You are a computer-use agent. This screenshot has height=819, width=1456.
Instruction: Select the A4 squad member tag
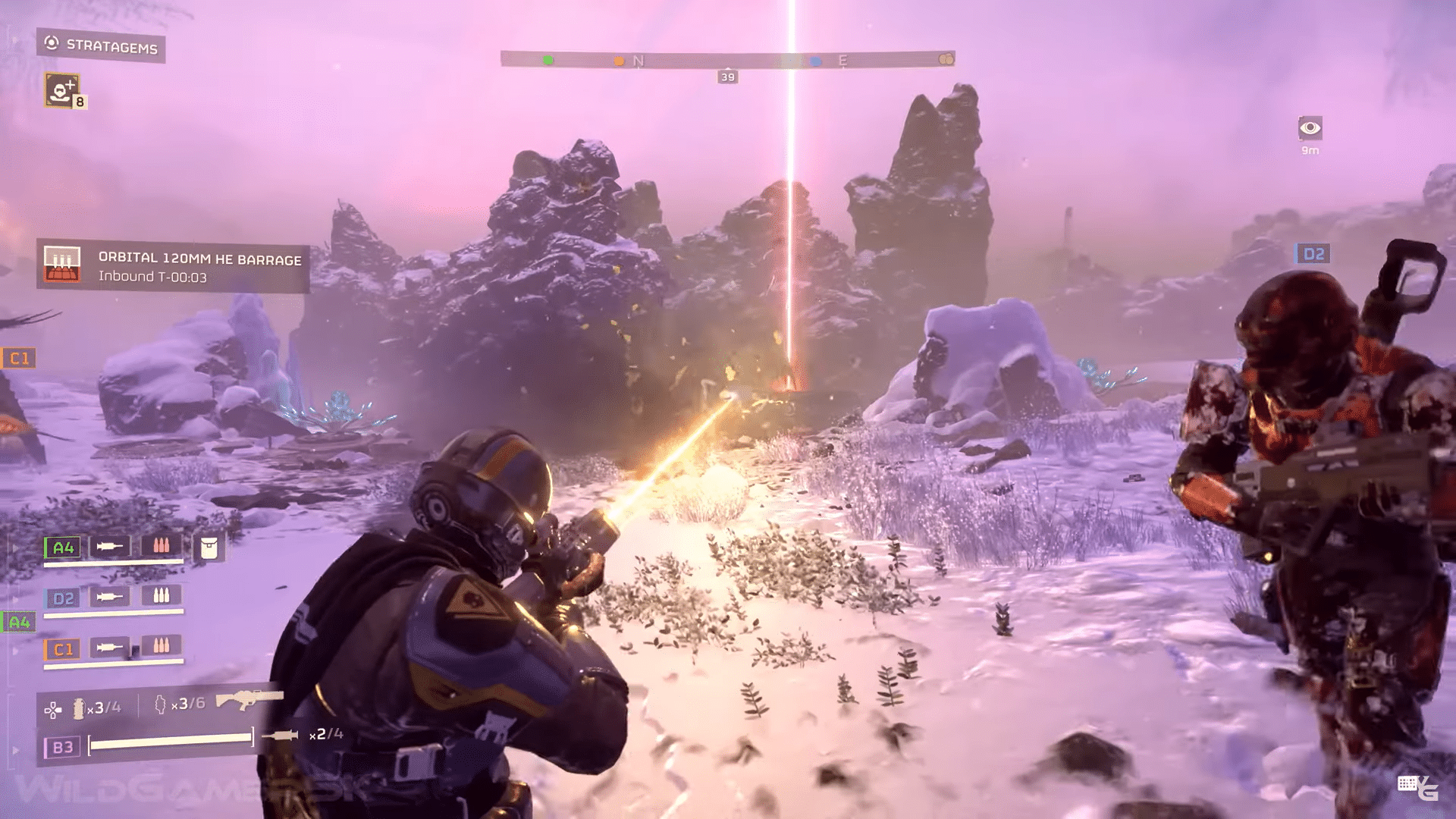[63, 548]
